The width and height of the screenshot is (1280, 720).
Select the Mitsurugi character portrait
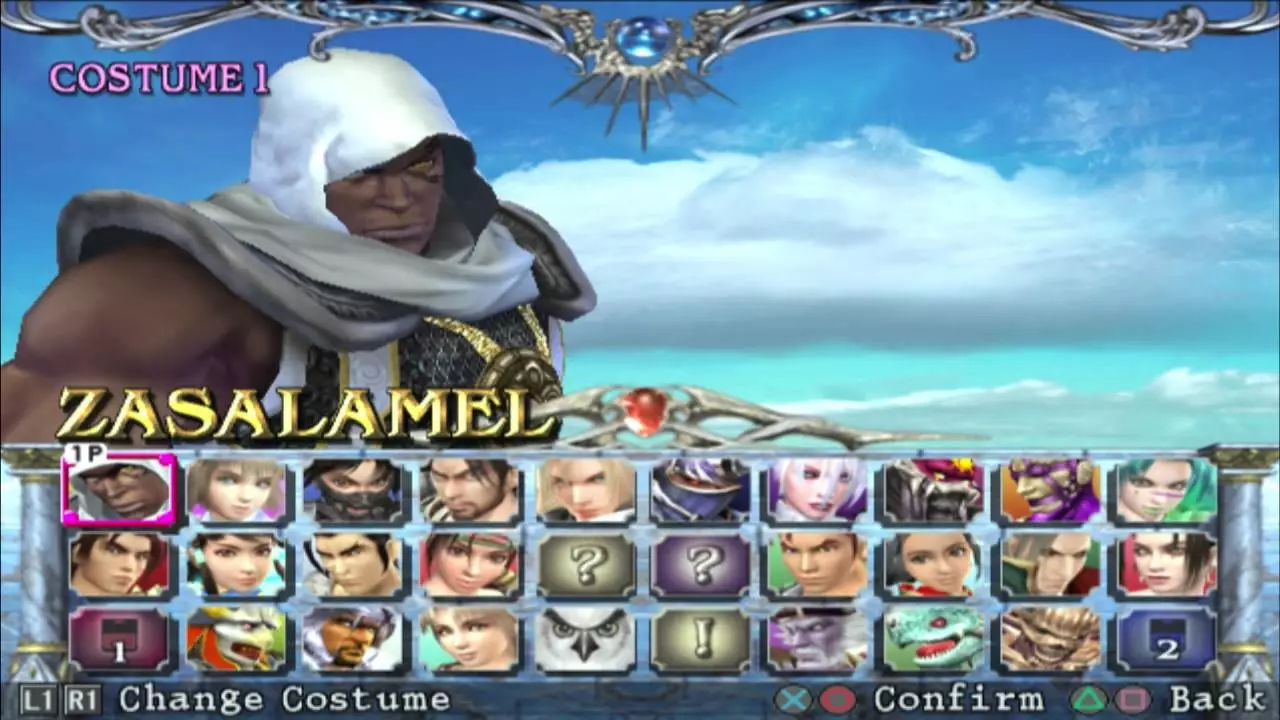pos(468,488)
